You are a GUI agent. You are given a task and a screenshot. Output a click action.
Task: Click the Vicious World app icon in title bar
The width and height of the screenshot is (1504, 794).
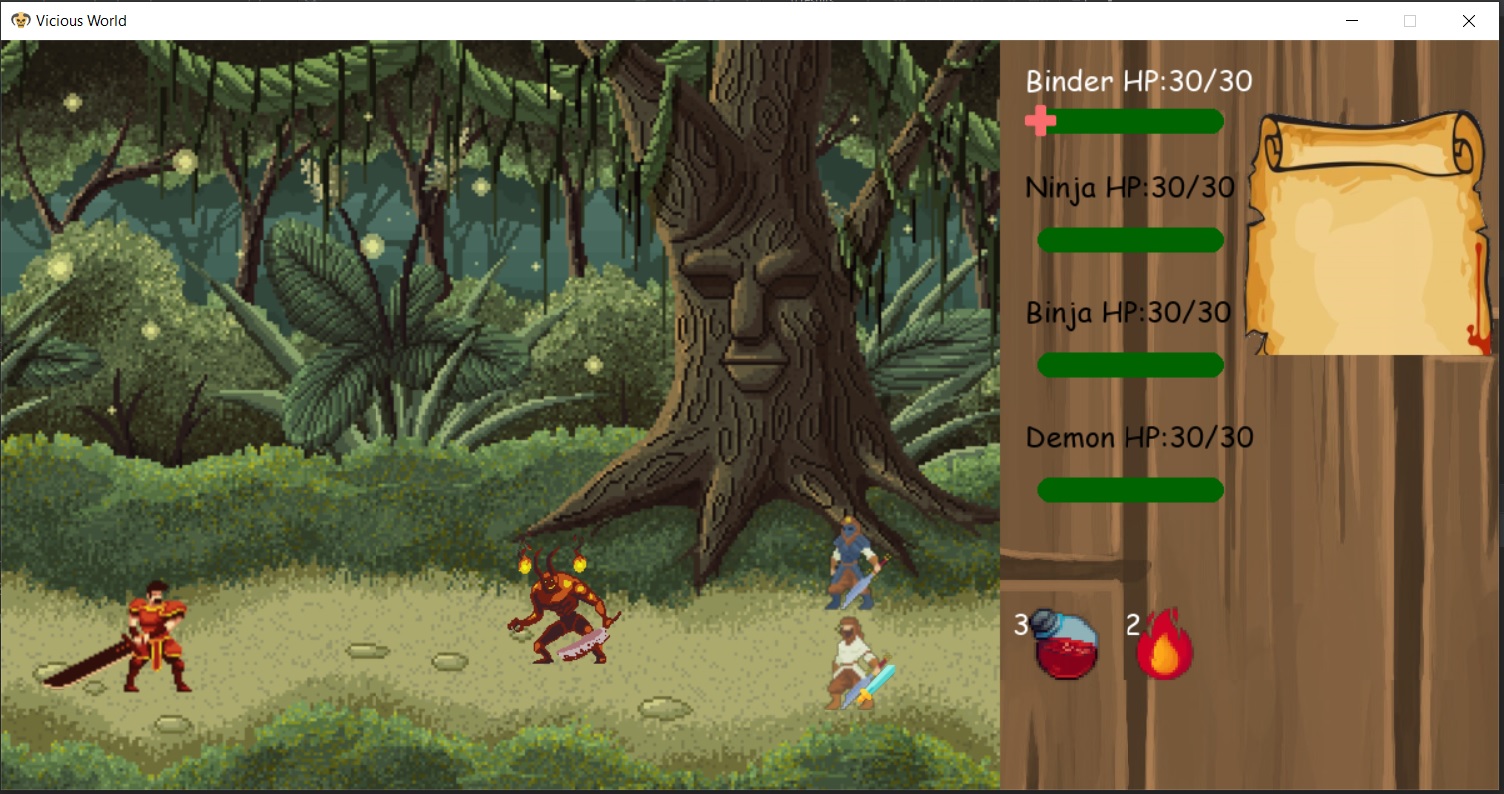point(22,20)
